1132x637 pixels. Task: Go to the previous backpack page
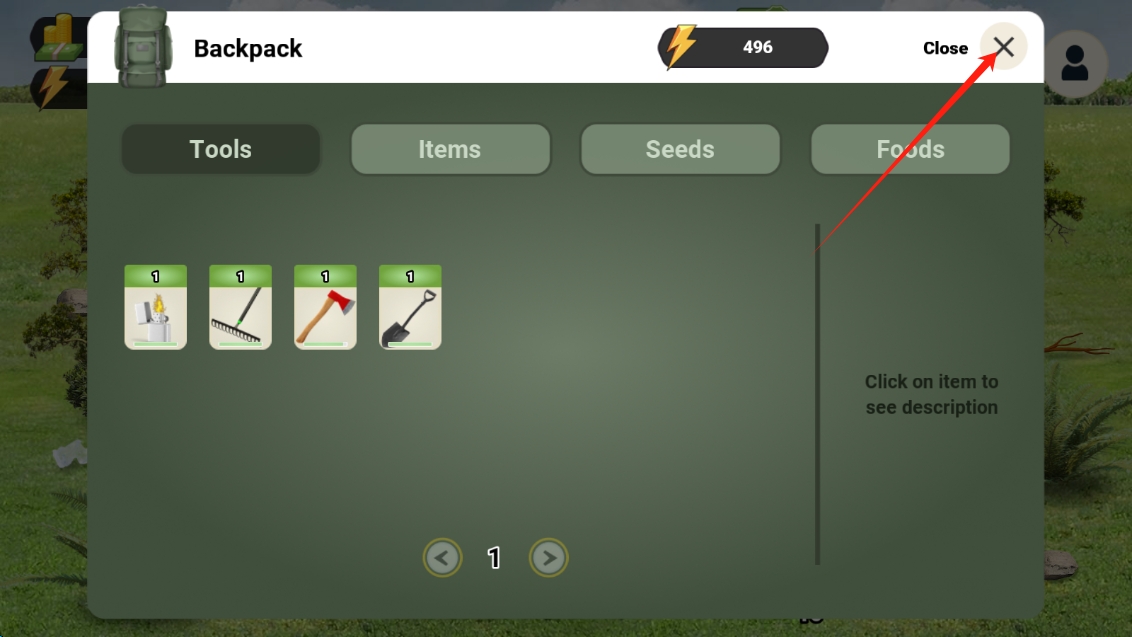[x=443, y=558]
